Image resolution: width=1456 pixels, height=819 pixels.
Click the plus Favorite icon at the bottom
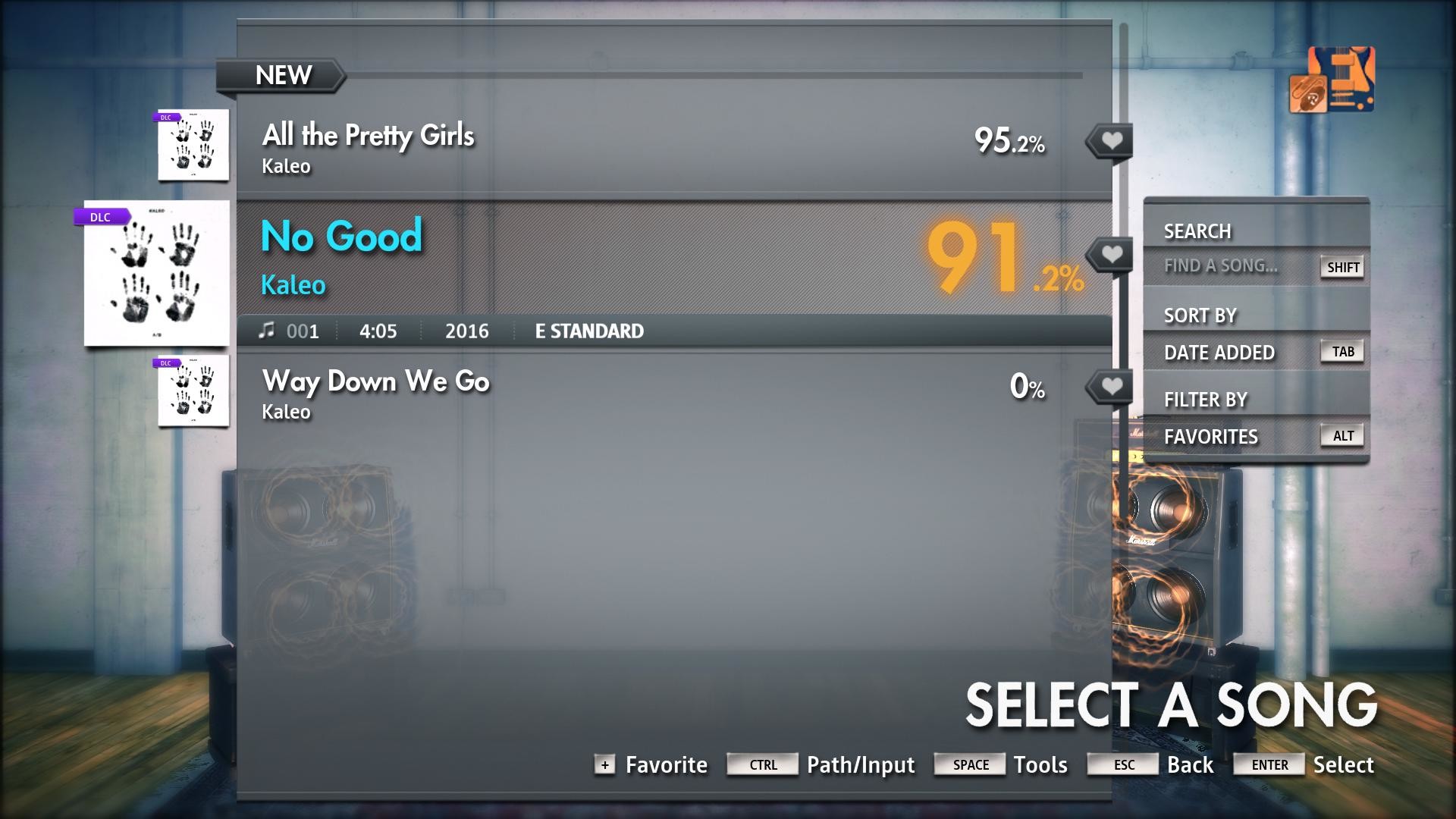click(604, 765)
